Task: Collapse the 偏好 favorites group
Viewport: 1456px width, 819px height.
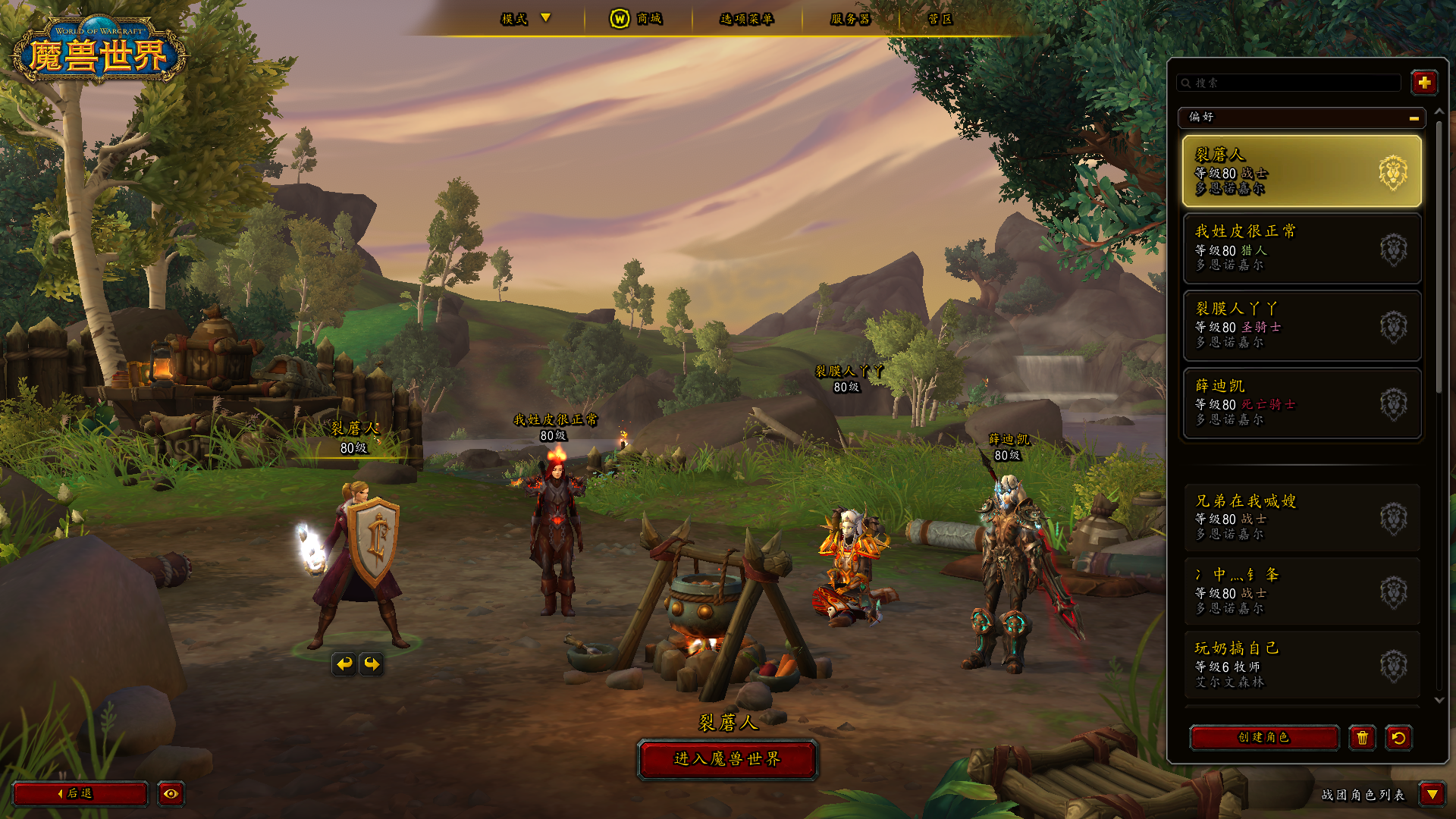Action: pos(1414,118)
